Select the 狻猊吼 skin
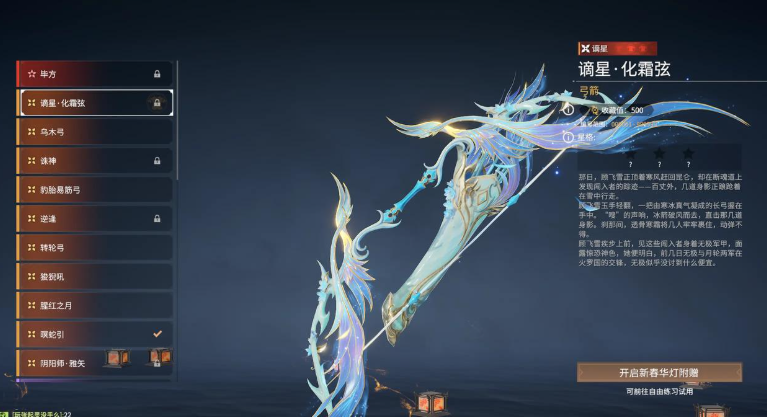The height and width of the screenshot is (417, 767). [94, 276]
